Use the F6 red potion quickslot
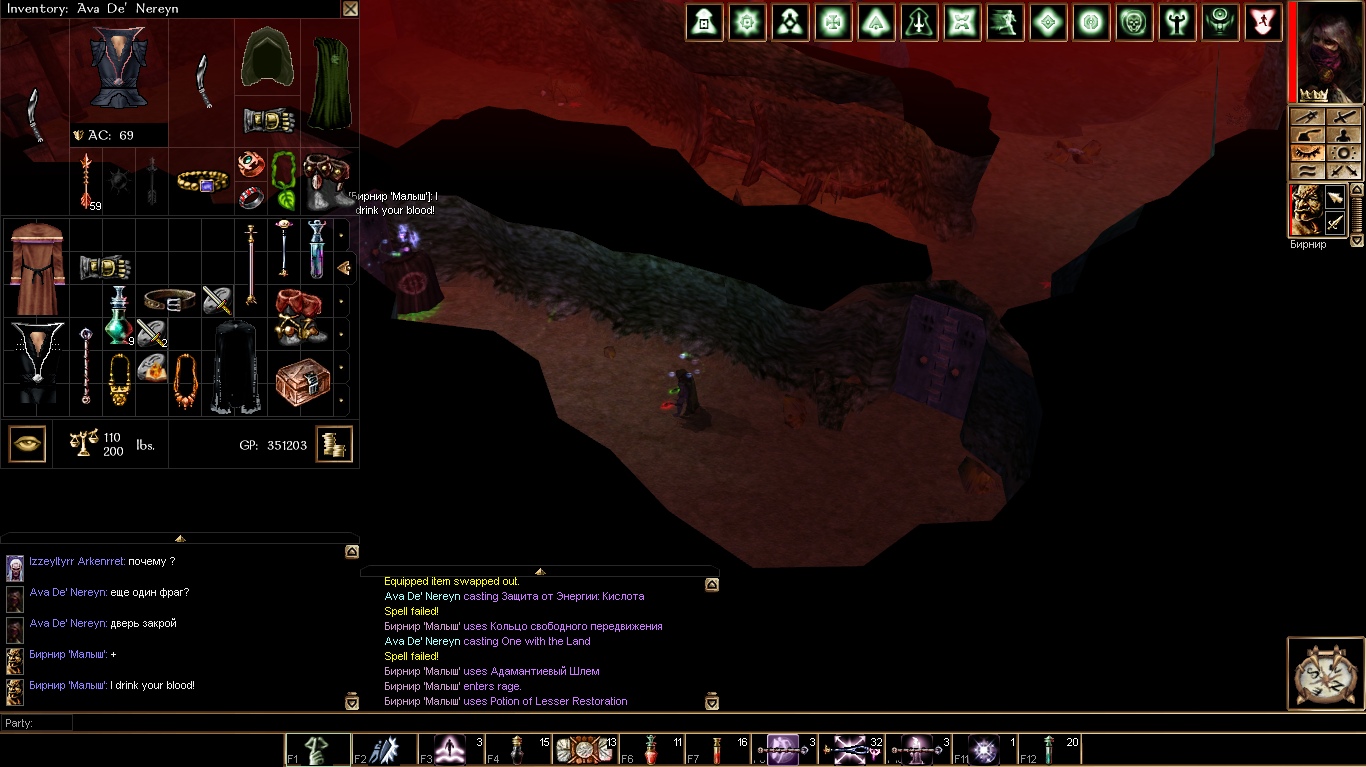Image resolution: width=1366 pixels, height=767 pixels. point(651,750)
